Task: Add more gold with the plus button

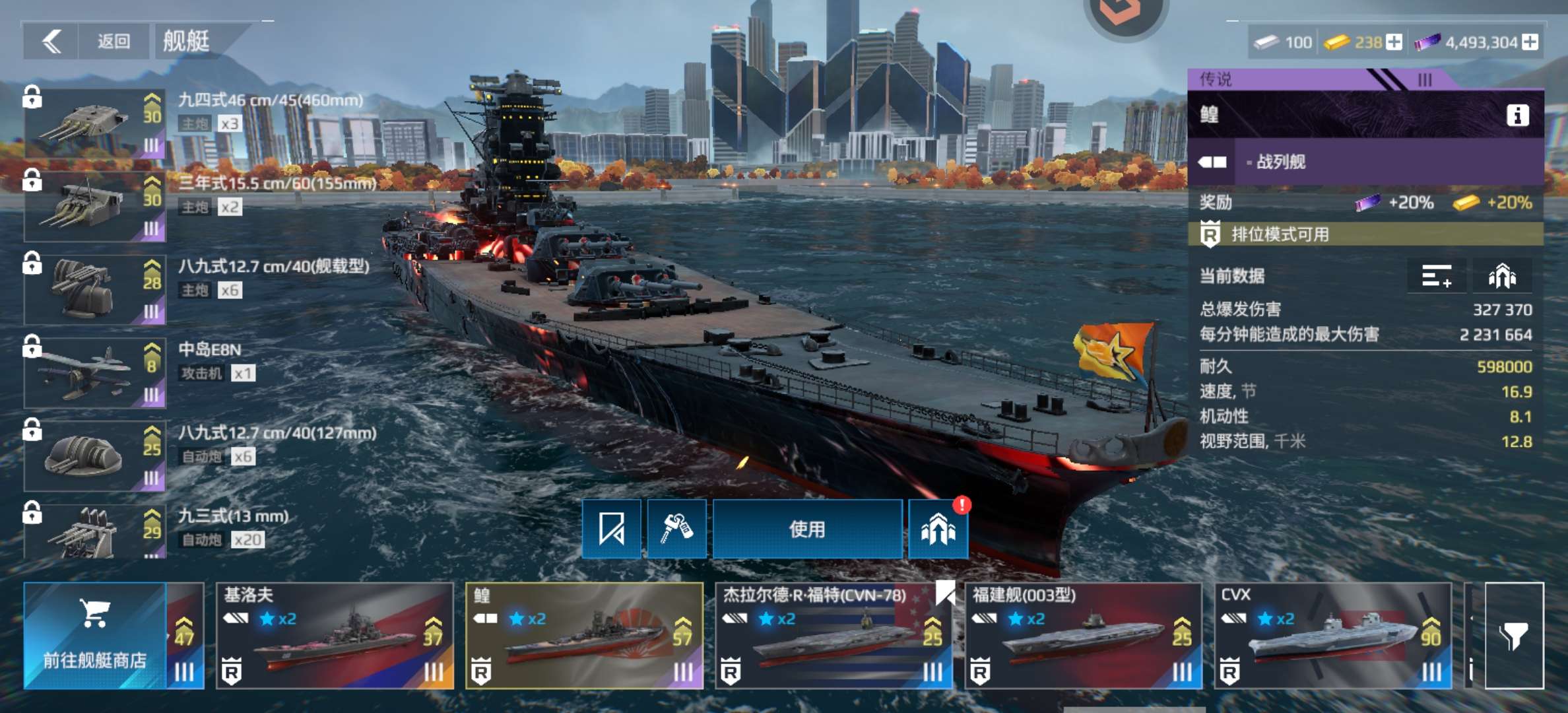Action: (1394, 42)
